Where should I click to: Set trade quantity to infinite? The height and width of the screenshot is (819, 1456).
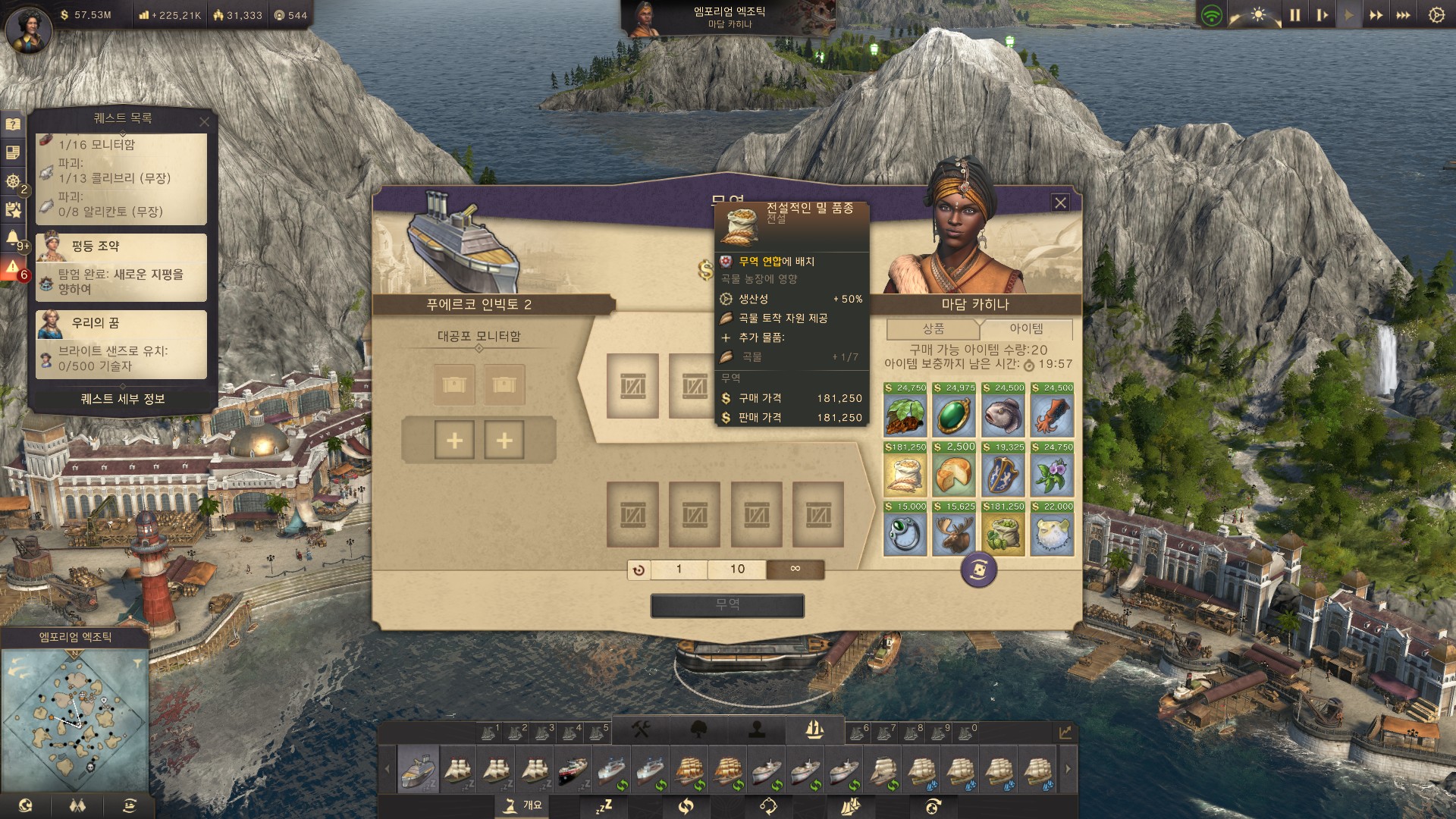[x=795, y=569]
